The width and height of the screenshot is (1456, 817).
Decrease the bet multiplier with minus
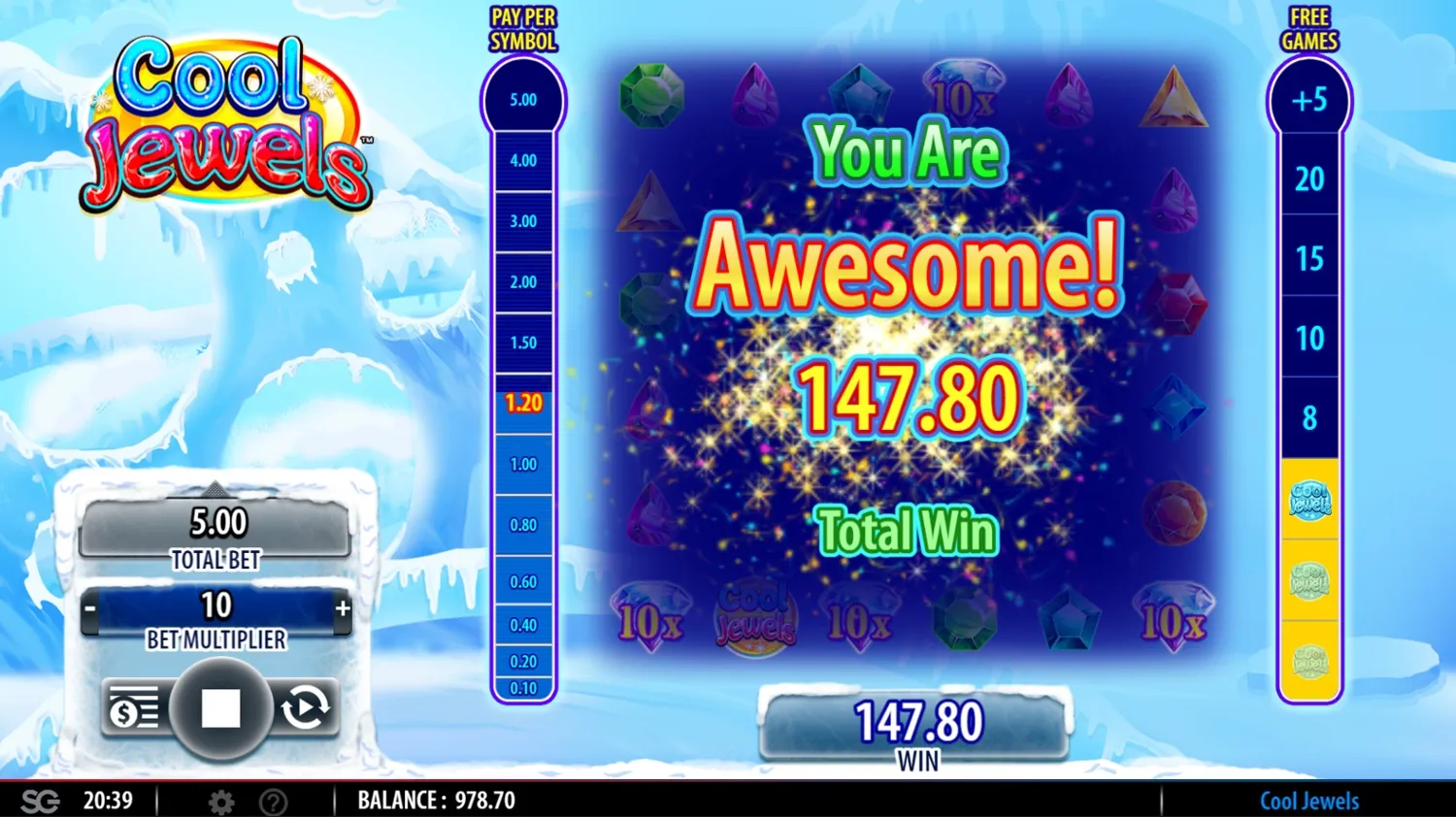pos(90,609)
